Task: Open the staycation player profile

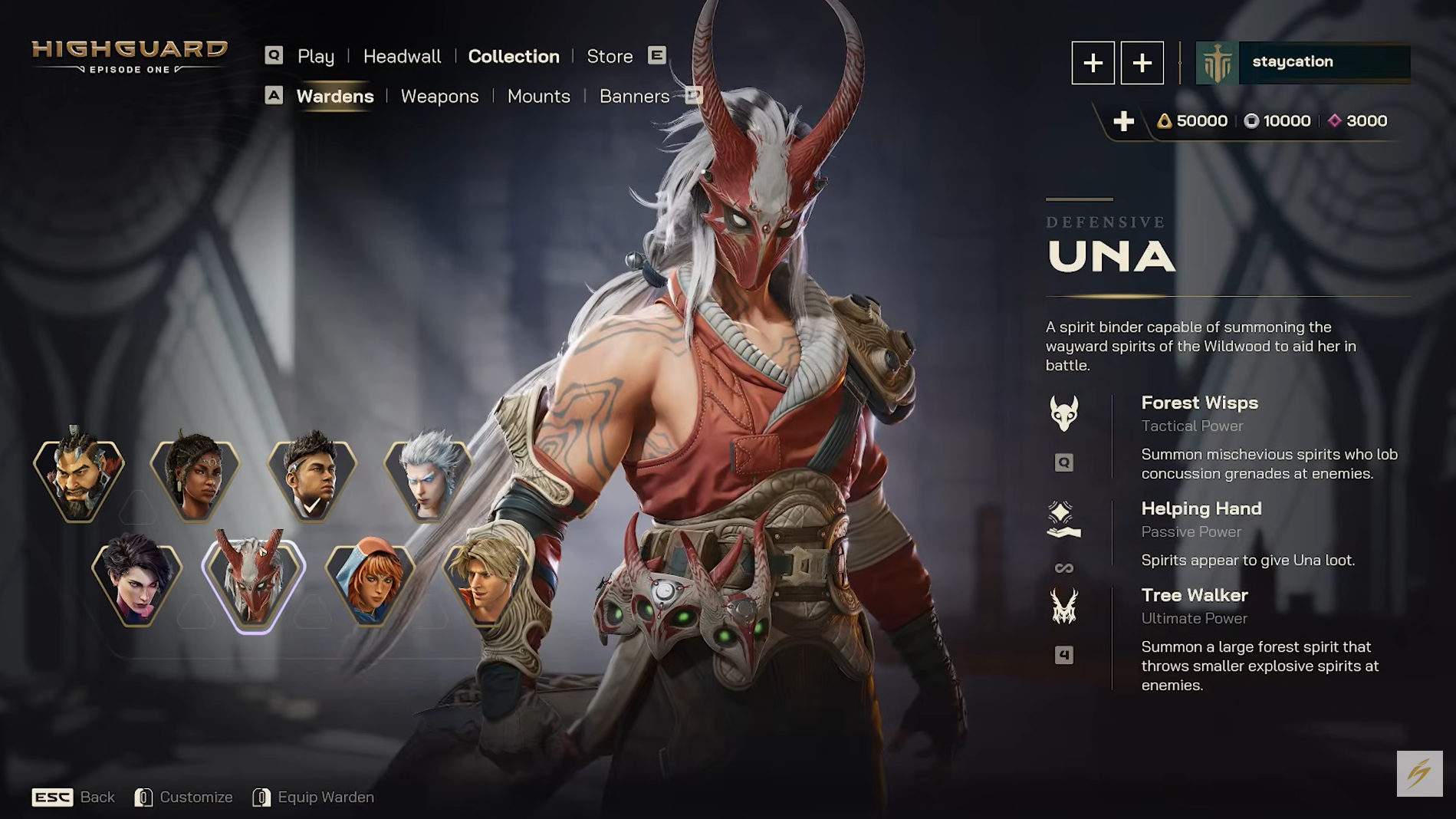Action: 1303,62
